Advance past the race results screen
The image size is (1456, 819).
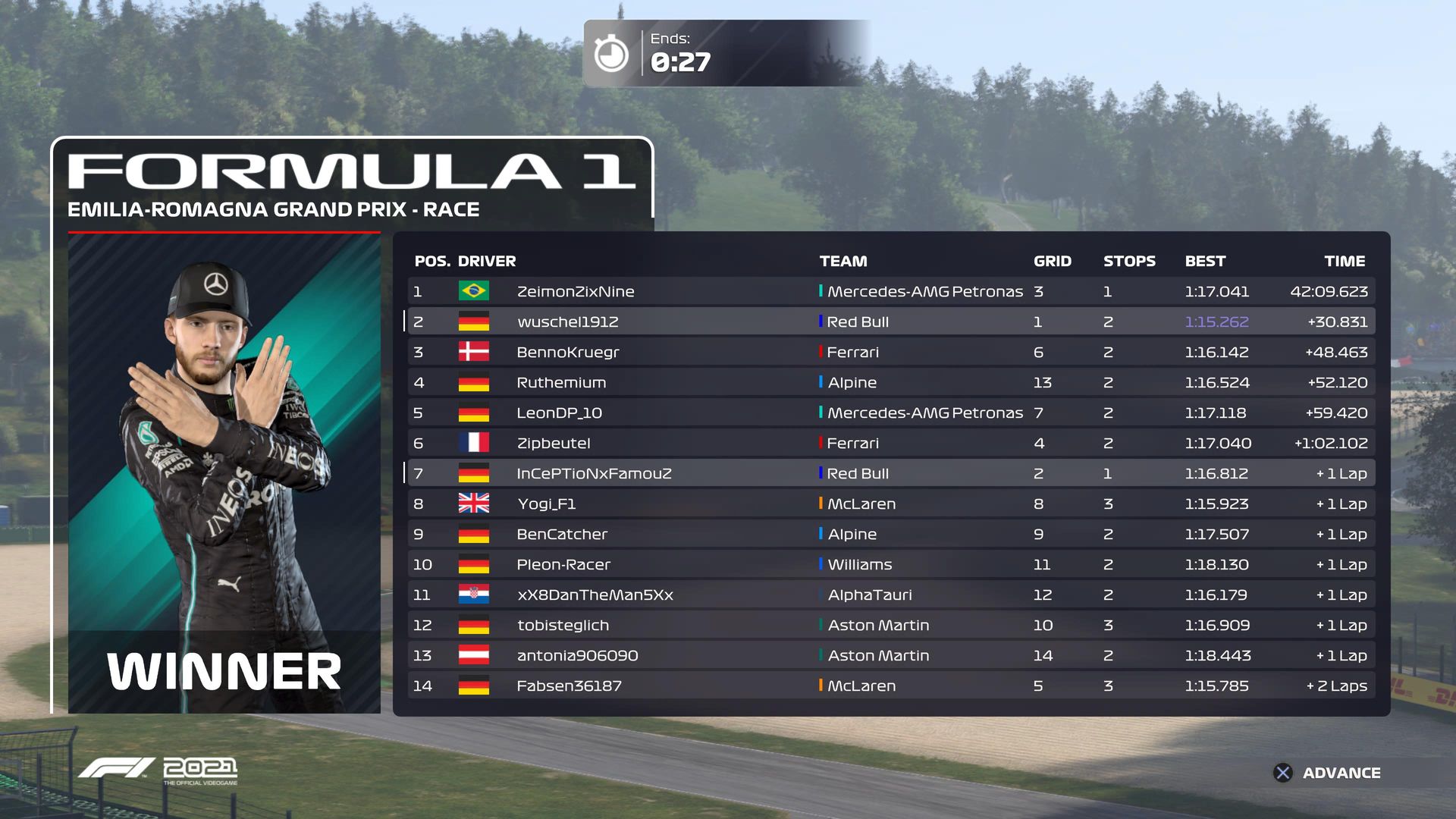pyautogui.click(x=1327, y=773)
